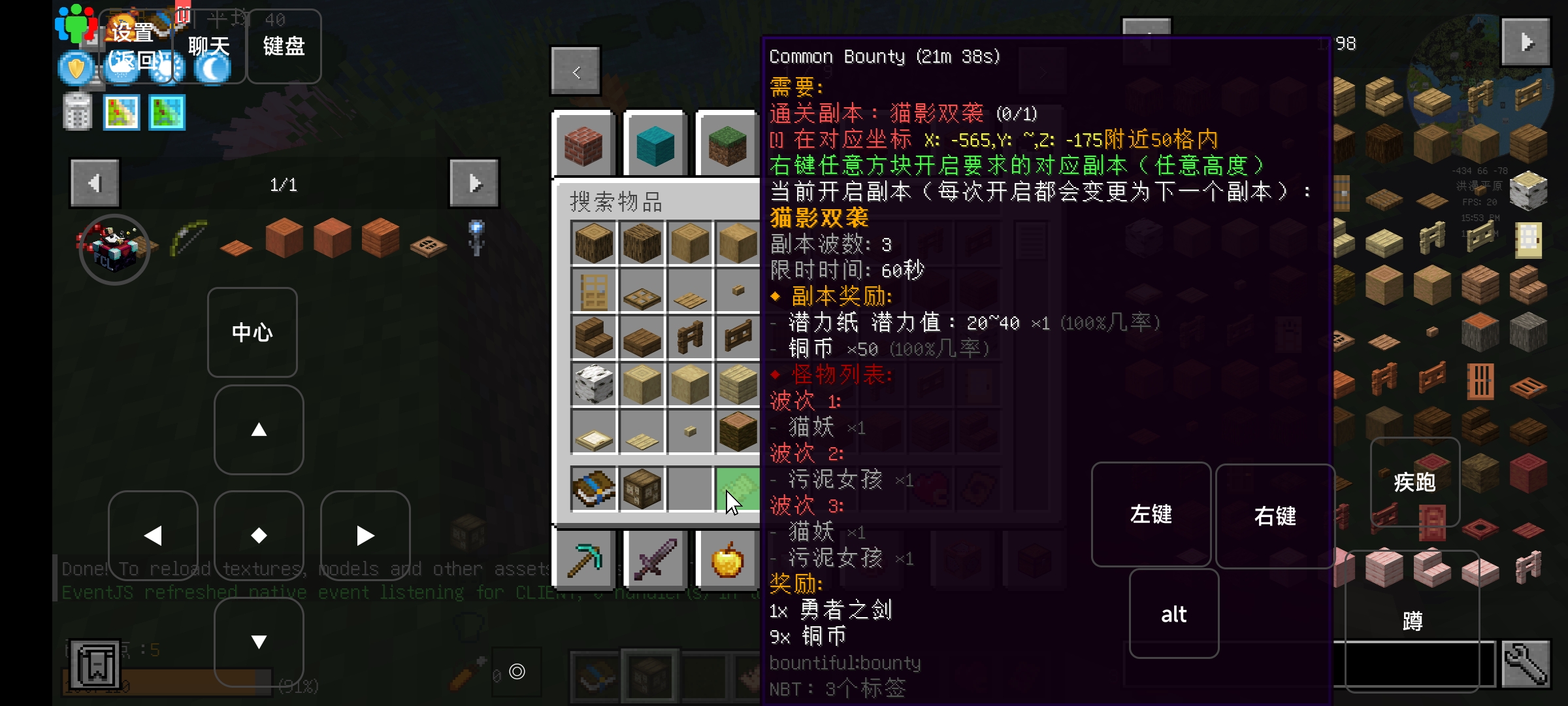Enable sprinting with the 疾跑 toggle
1568x706 pixels.
1415,482
